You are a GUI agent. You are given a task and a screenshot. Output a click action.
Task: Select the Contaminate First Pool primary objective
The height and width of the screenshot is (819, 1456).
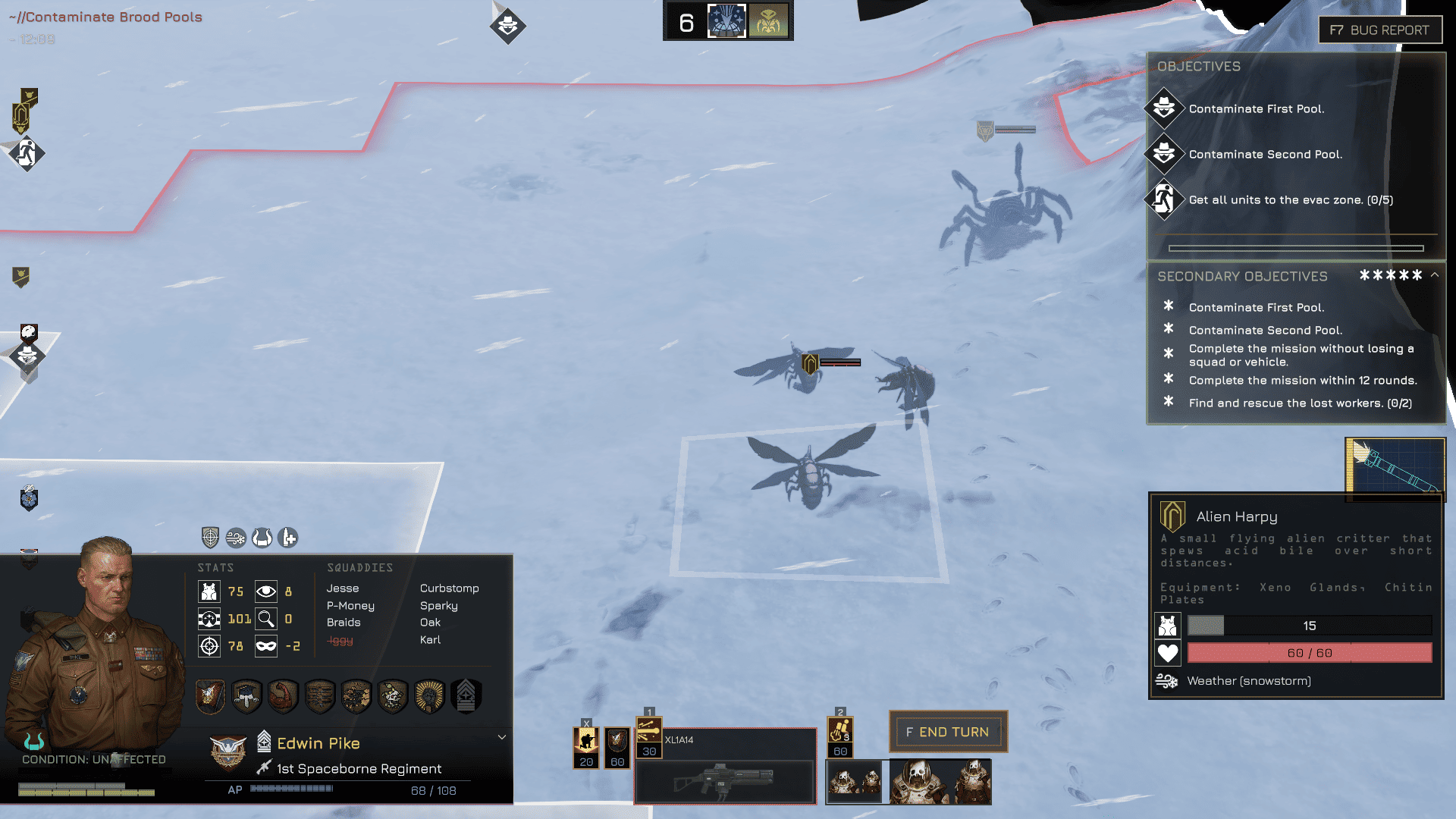point(1256,109)
